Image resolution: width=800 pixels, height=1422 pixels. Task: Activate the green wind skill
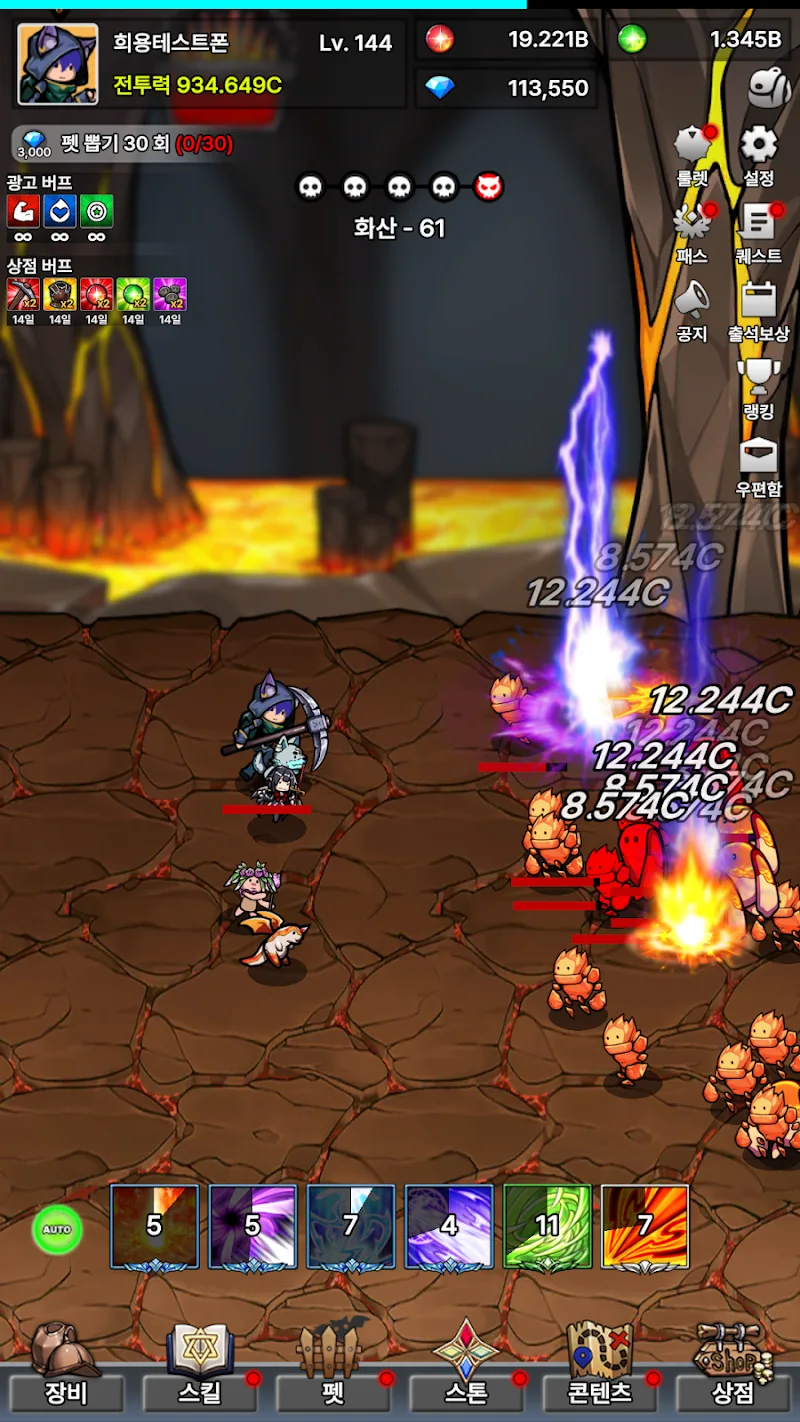(x=547, y=1226)
